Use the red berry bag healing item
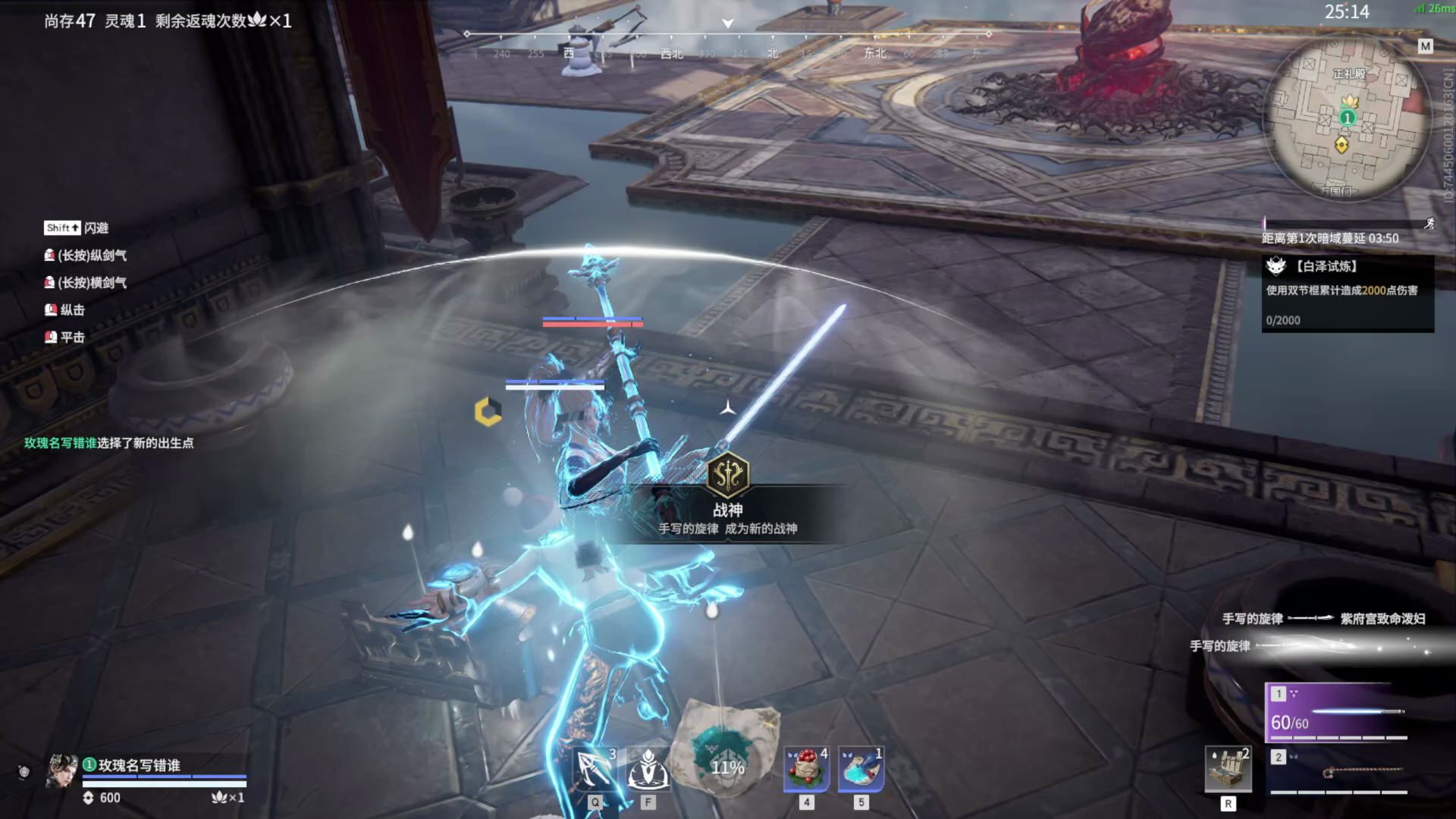The width and height of the screenshot is (1456, 819). pyautogui.click(x=806, y=769)
